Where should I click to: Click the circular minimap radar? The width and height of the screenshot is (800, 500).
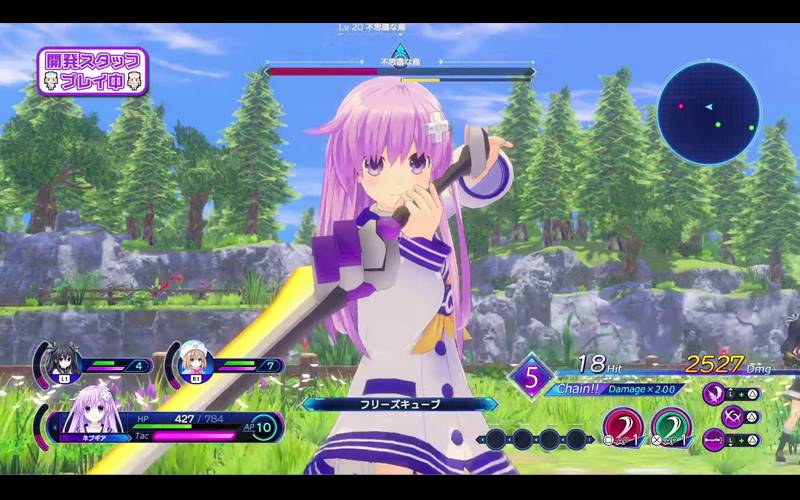click(x=716, y=111)
